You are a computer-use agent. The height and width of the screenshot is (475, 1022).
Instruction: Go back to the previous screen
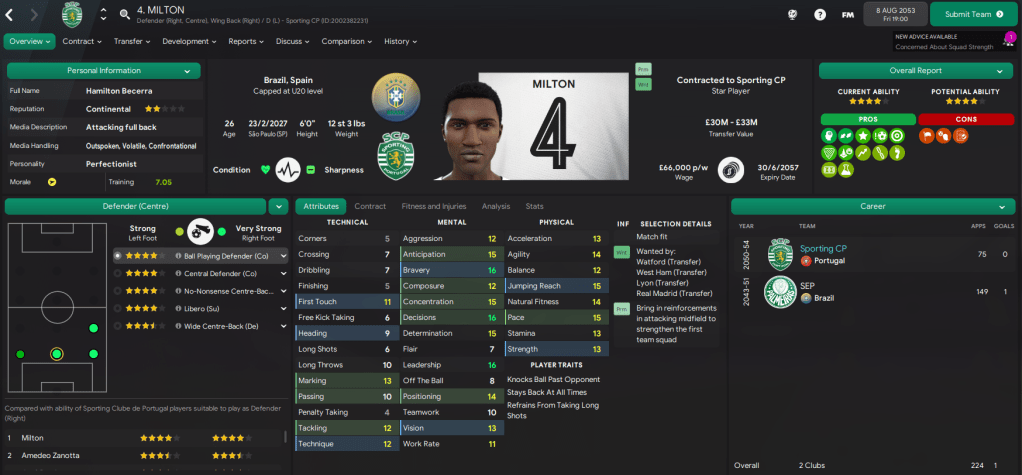coord(12,14)
